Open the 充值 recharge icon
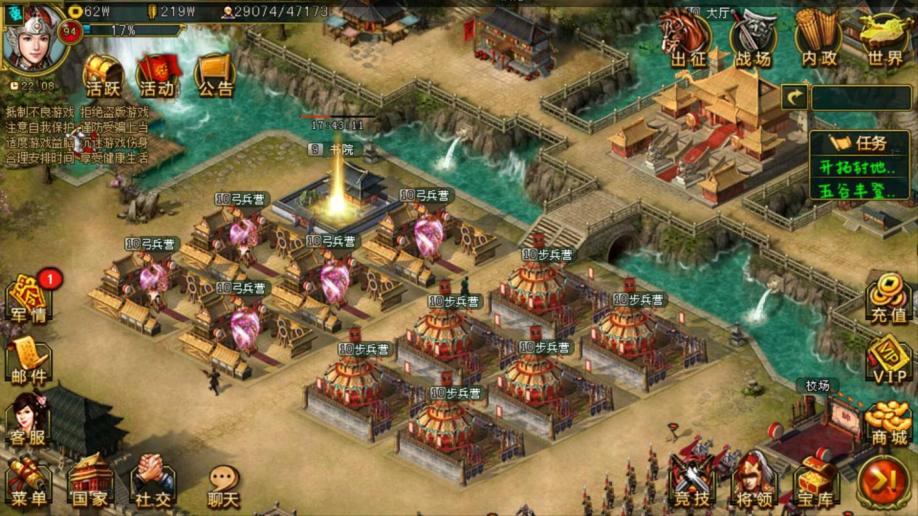 point(887,298)
